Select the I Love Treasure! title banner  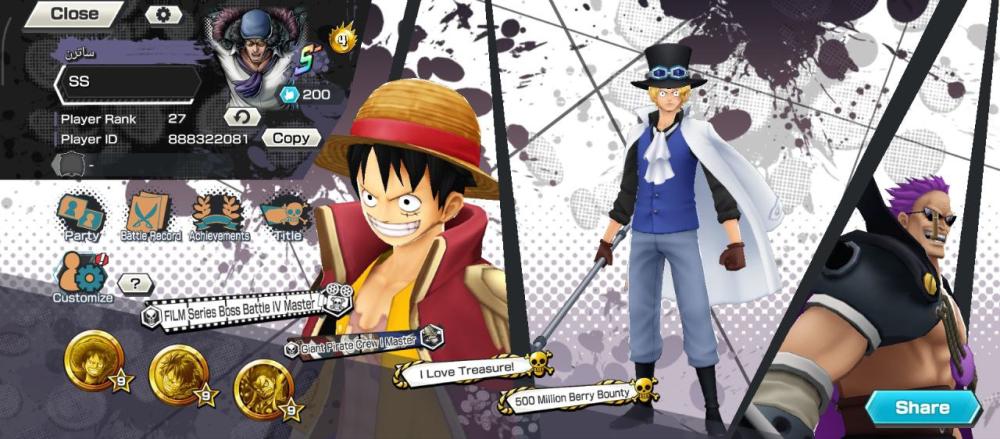pyautogui.click(x=470, y=369)
